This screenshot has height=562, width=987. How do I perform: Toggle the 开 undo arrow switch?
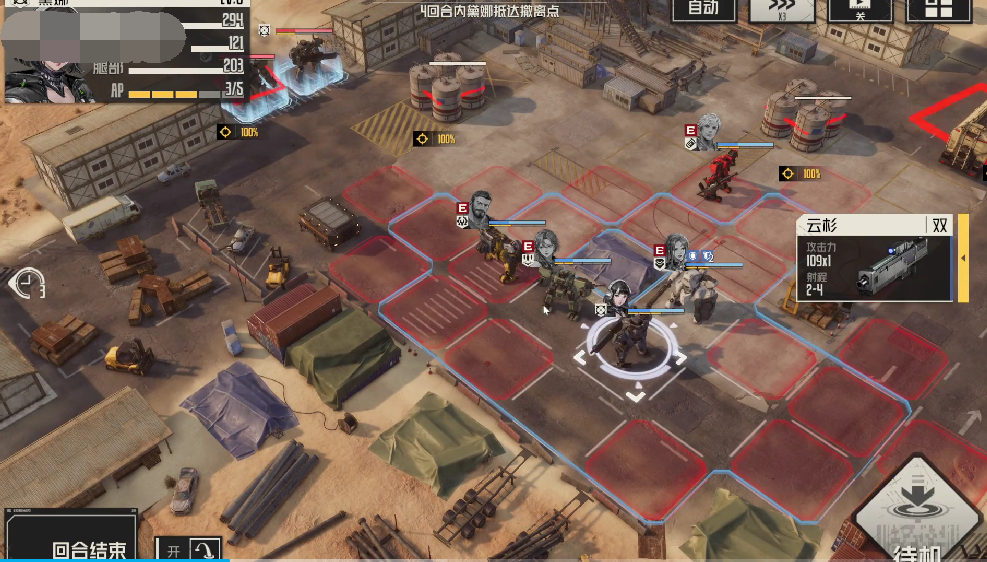(190, 549)
